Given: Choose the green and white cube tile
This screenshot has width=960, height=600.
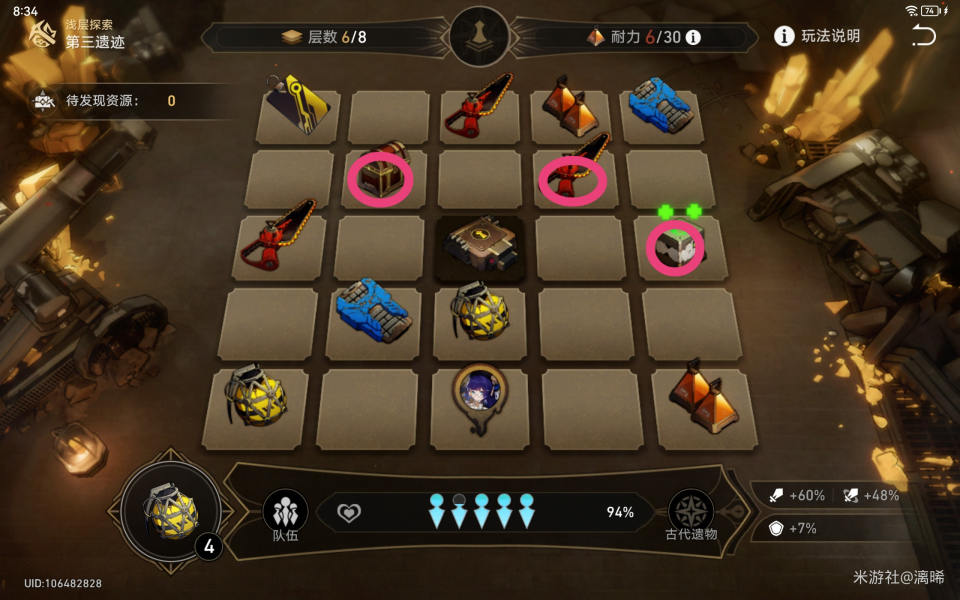Looking at the screenshot, I should [676, 244].
